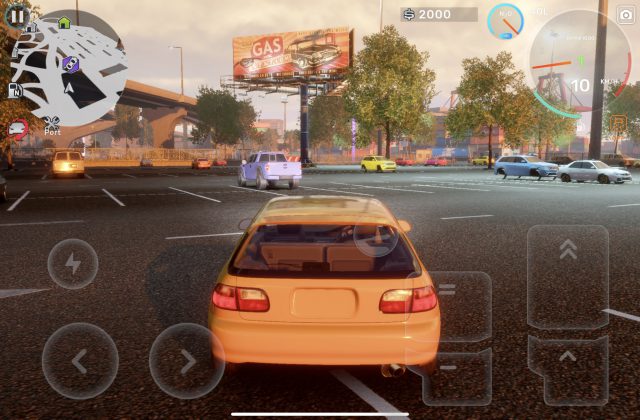Steer right with the right arrow button
The width and height of the screenshot is (640, 420).
(187, 360)
